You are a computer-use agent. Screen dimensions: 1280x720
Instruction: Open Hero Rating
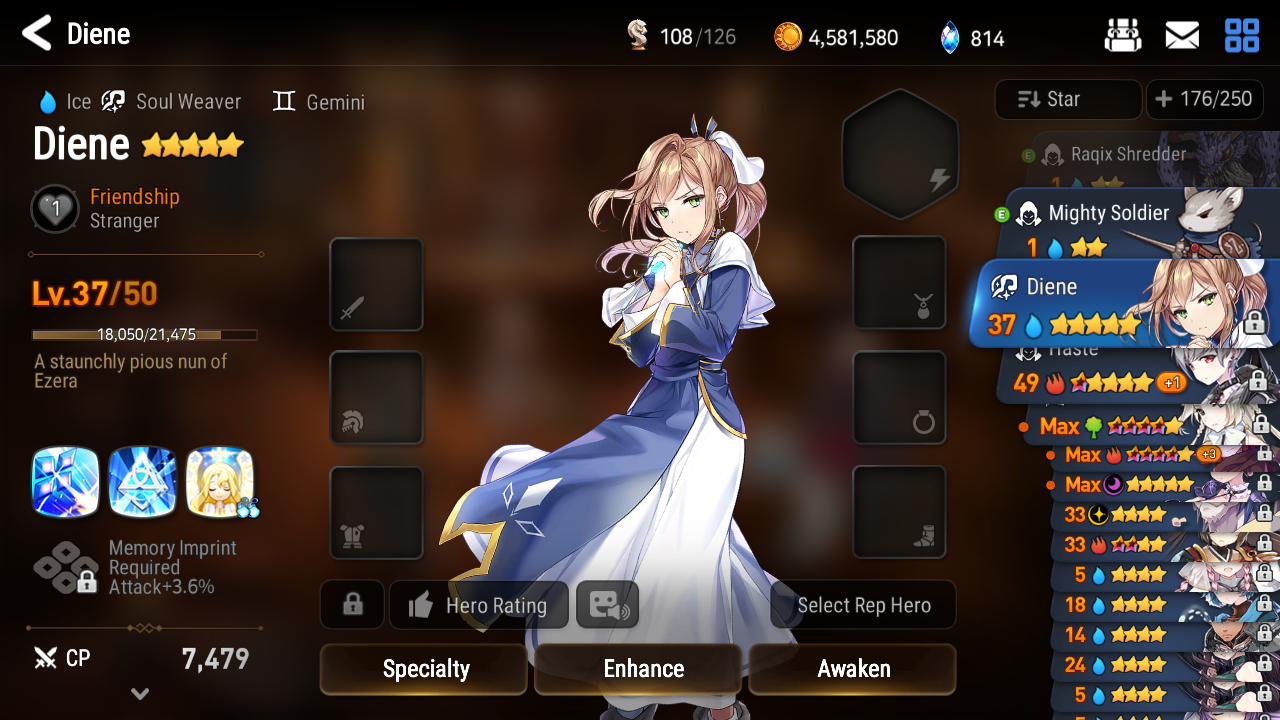click(x=479, y=605)
